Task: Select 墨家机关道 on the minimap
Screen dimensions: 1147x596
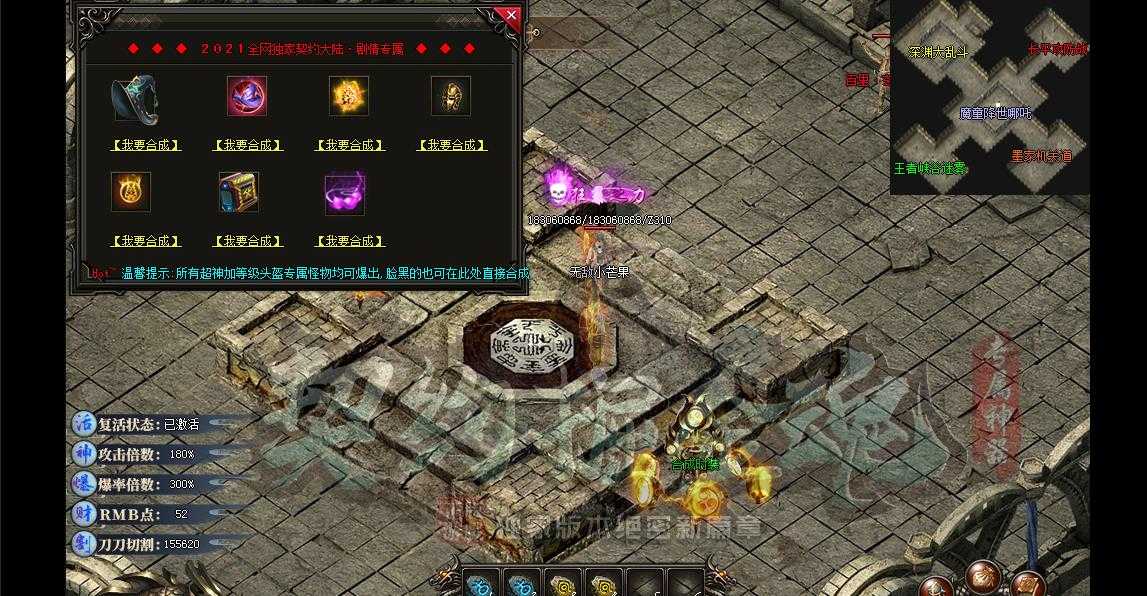Action: click(1041, 156)
